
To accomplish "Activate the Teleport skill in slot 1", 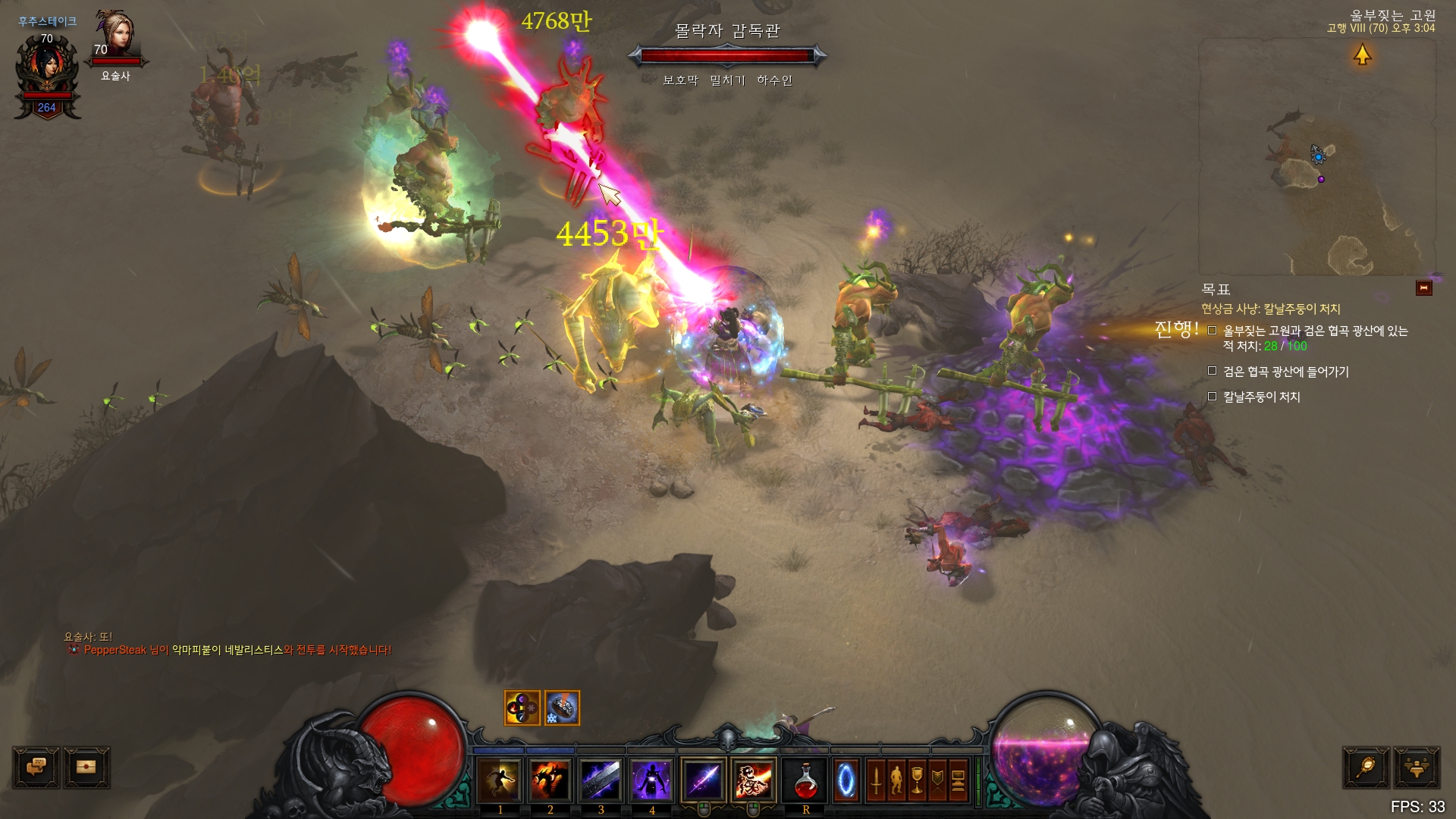I will (x=500, y=780).
